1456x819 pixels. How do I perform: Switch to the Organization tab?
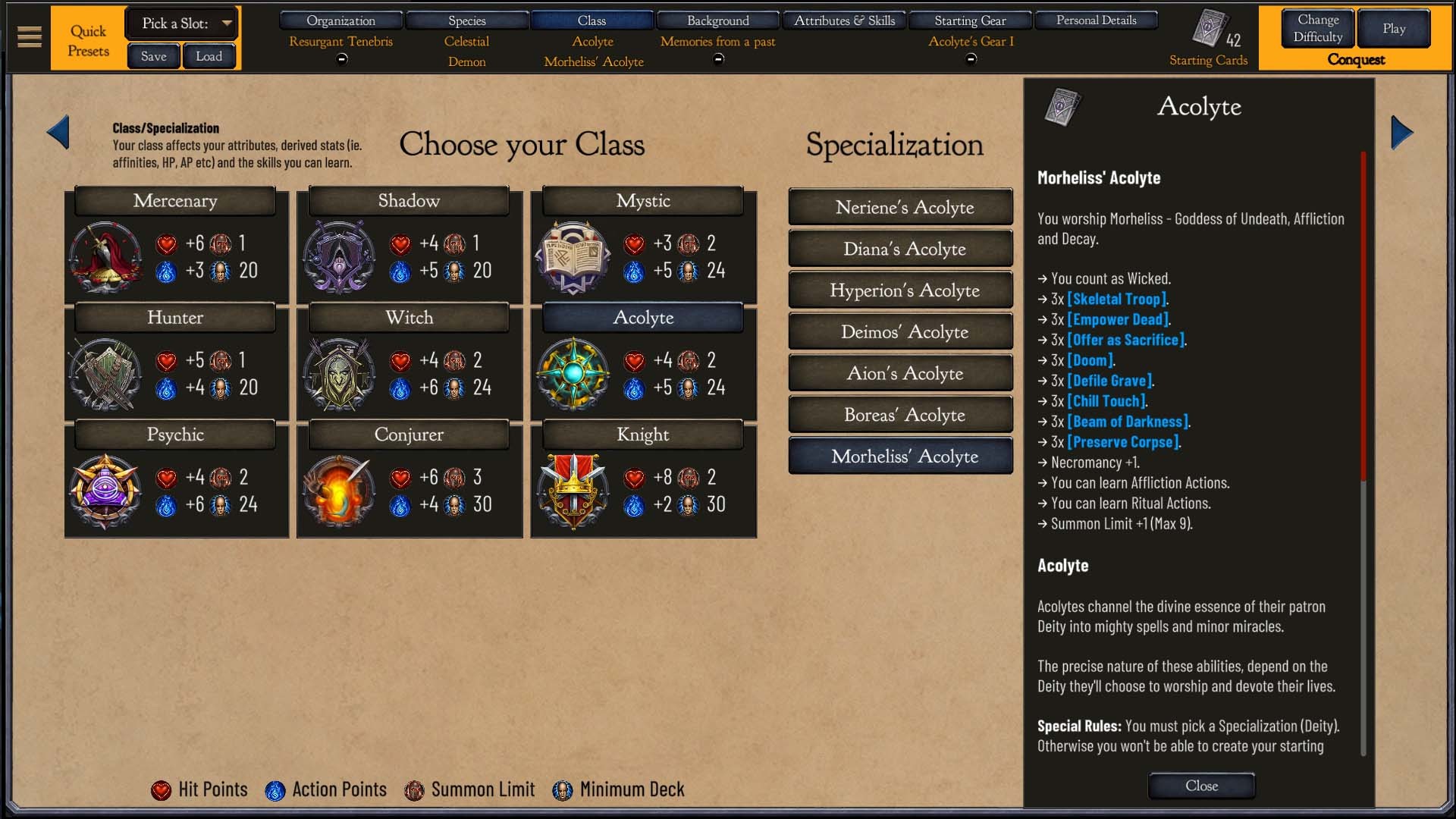coord(340,20)
